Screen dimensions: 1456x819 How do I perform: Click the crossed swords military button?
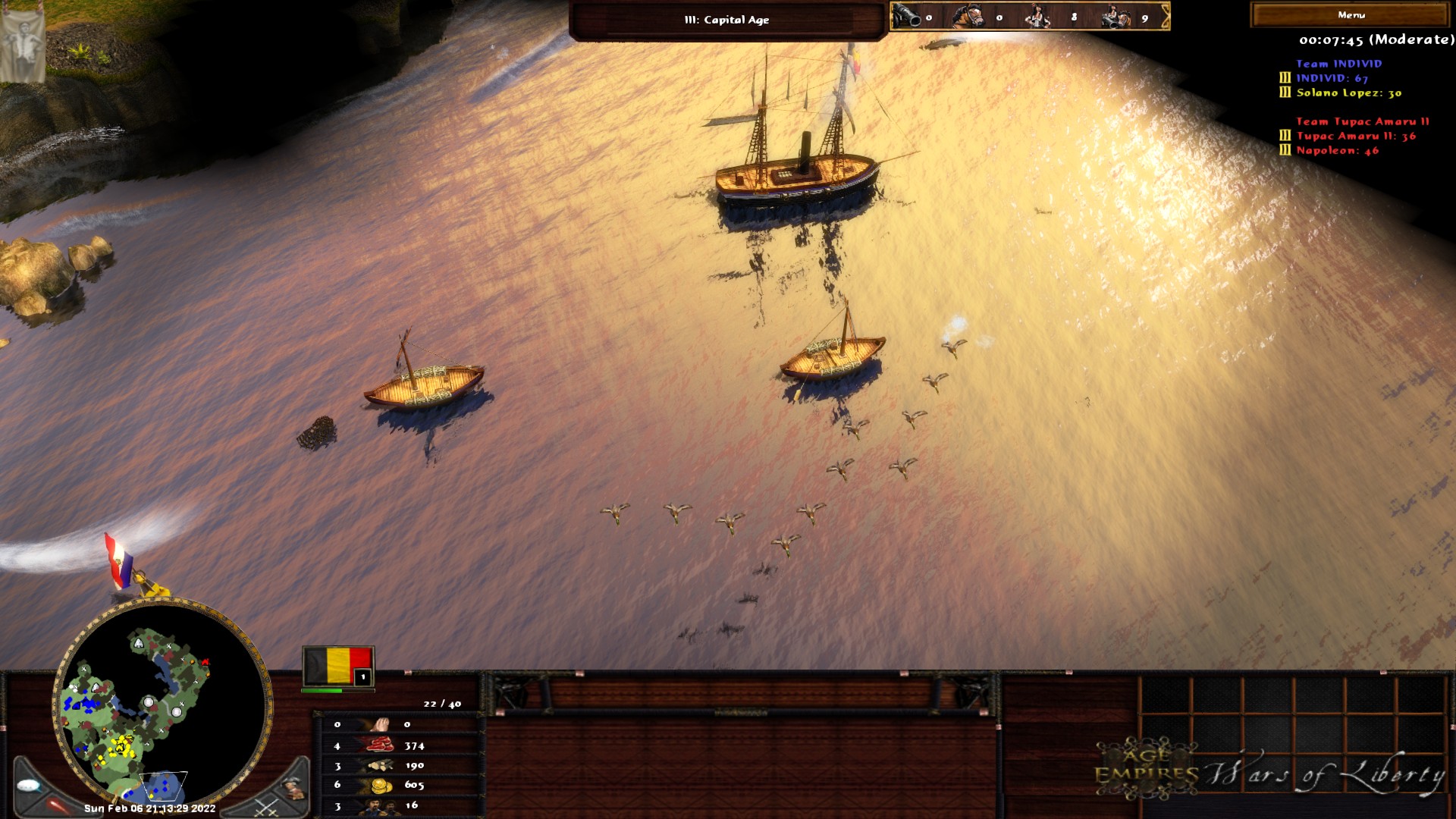[266, 808]
